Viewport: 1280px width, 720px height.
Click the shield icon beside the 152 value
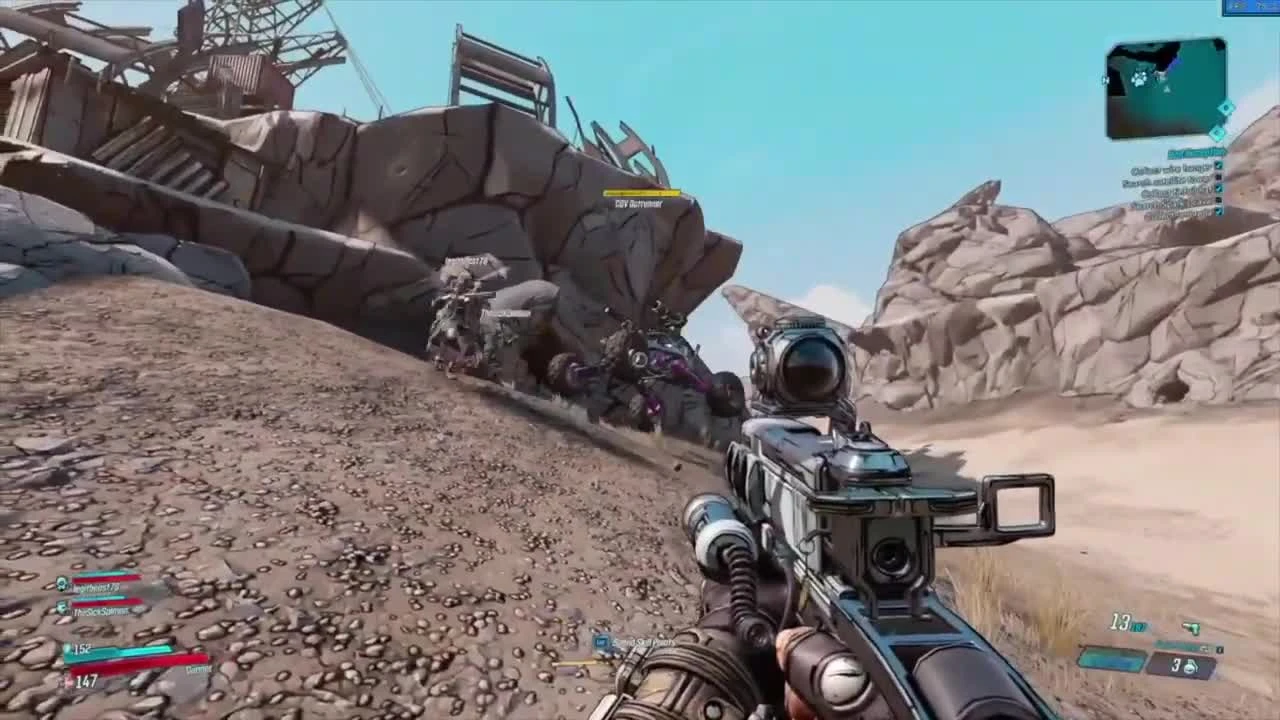click(67, 649)
